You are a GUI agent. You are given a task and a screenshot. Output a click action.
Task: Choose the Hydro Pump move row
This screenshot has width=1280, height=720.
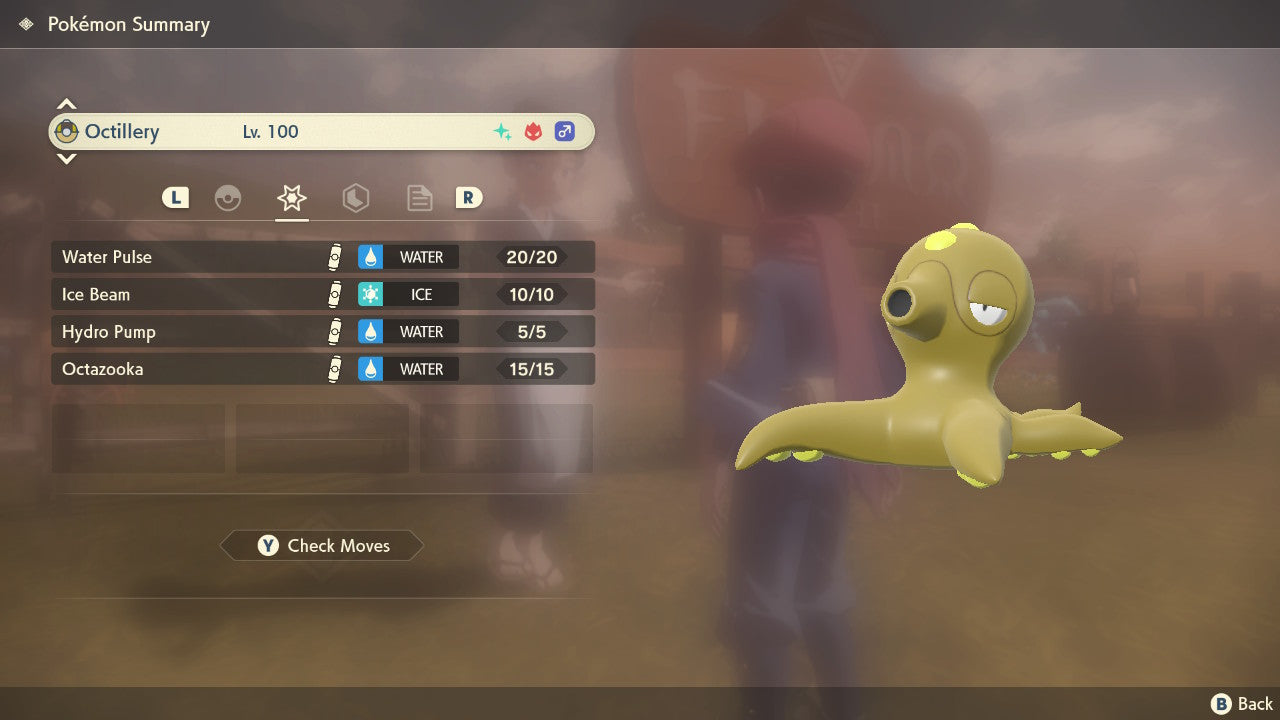[322, 331]
